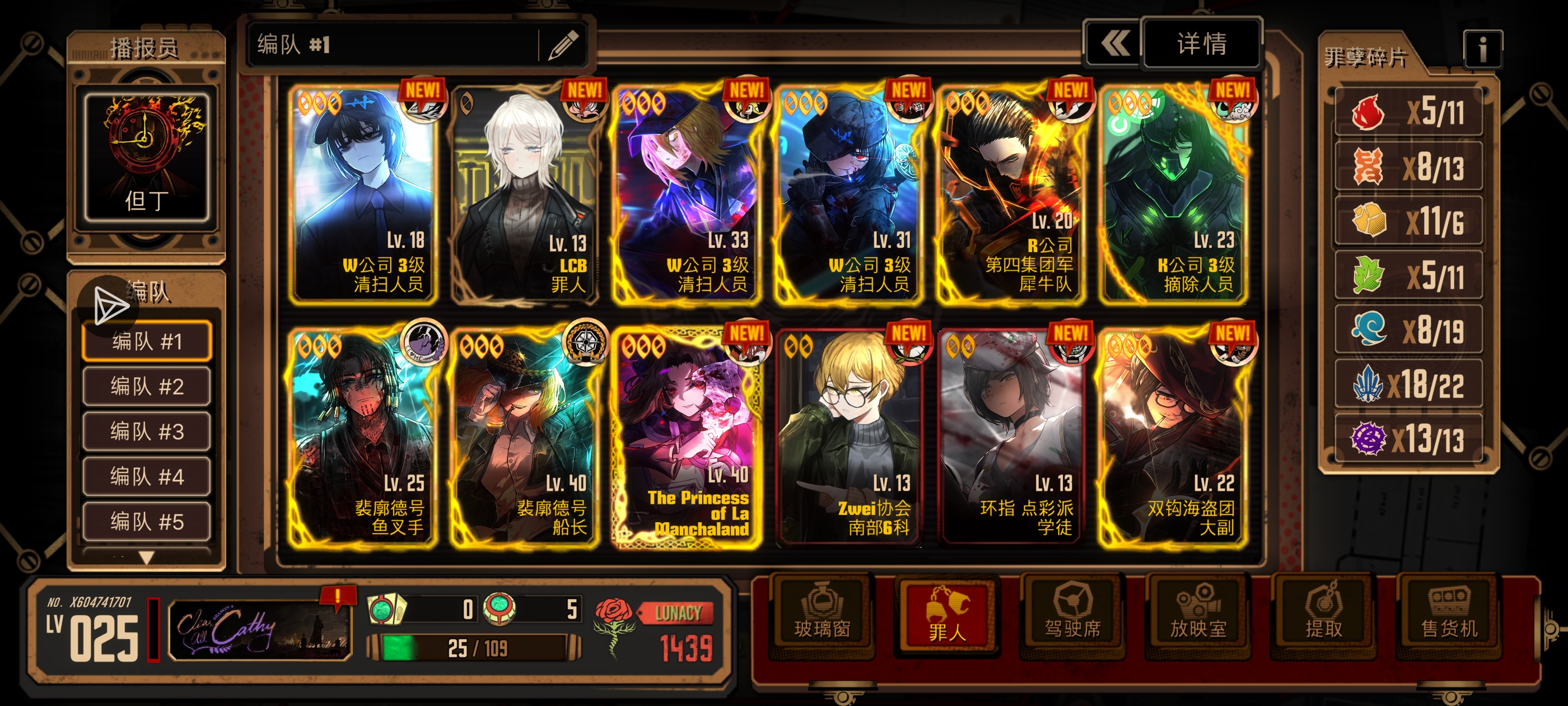
Task: Open the 详情 details panel
Action: (1201, 44)
